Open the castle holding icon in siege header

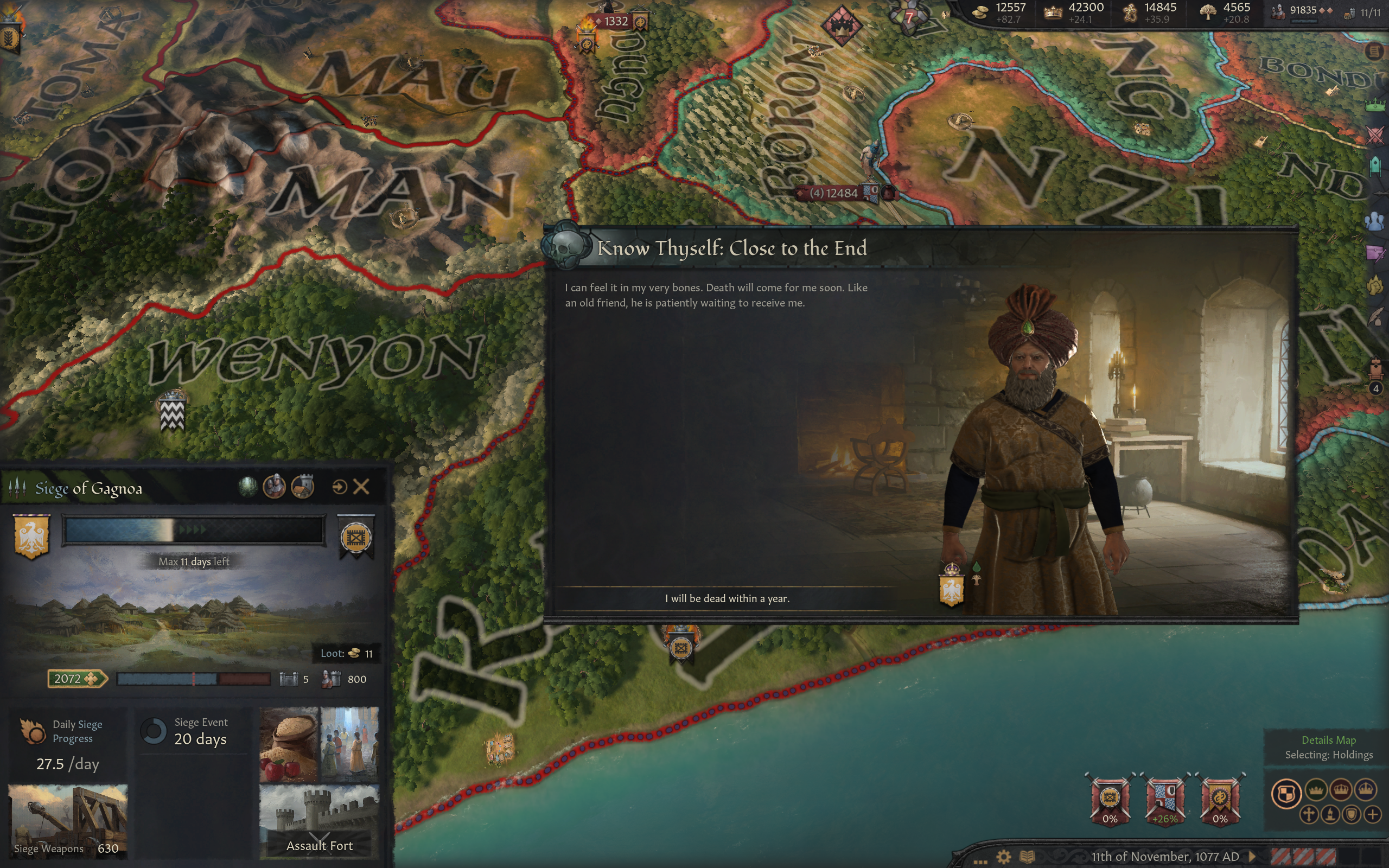click(x=302, y=487)
